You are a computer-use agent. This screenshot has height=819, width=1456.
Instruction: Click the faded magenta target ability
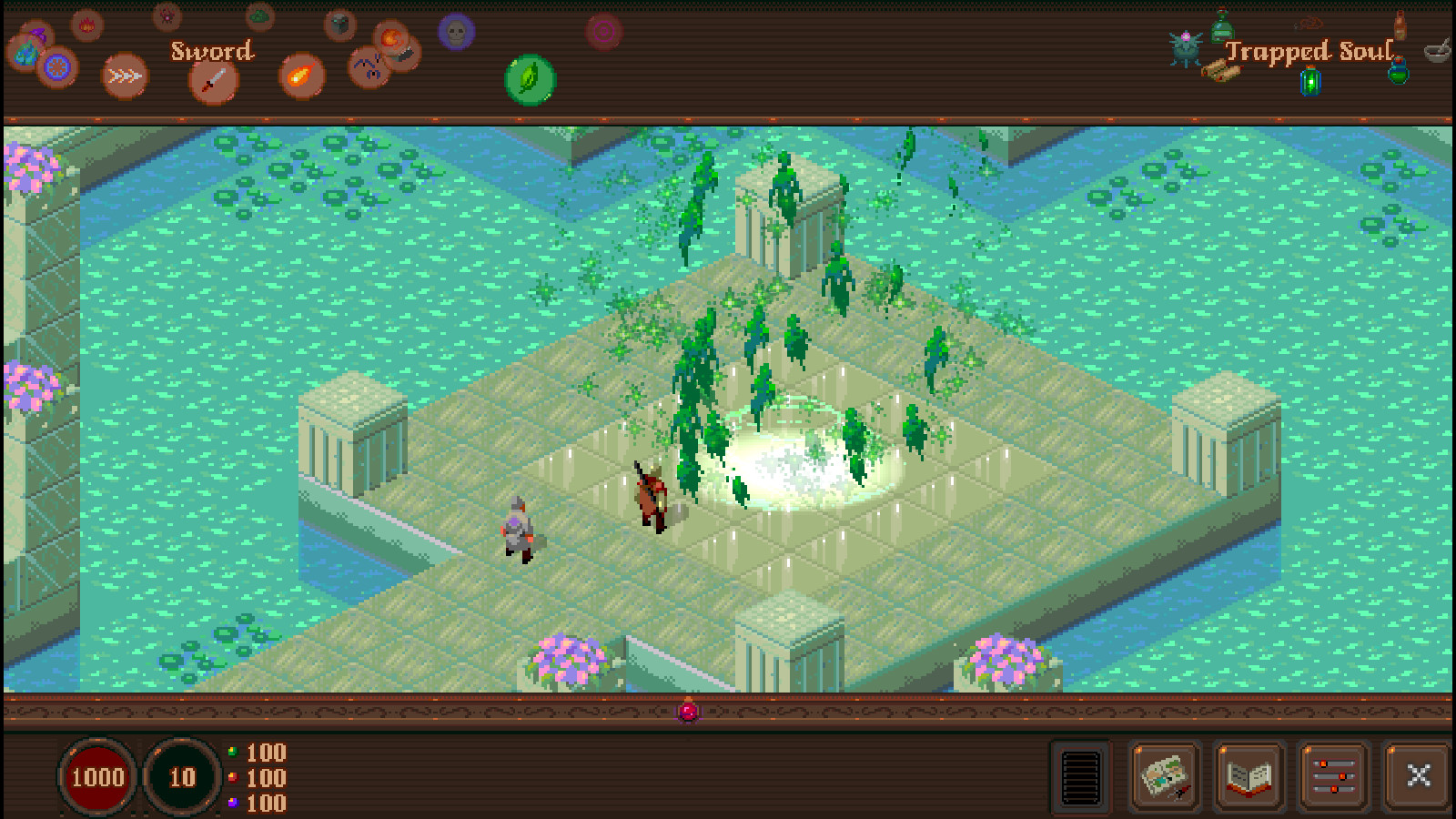tap(603, 33)
